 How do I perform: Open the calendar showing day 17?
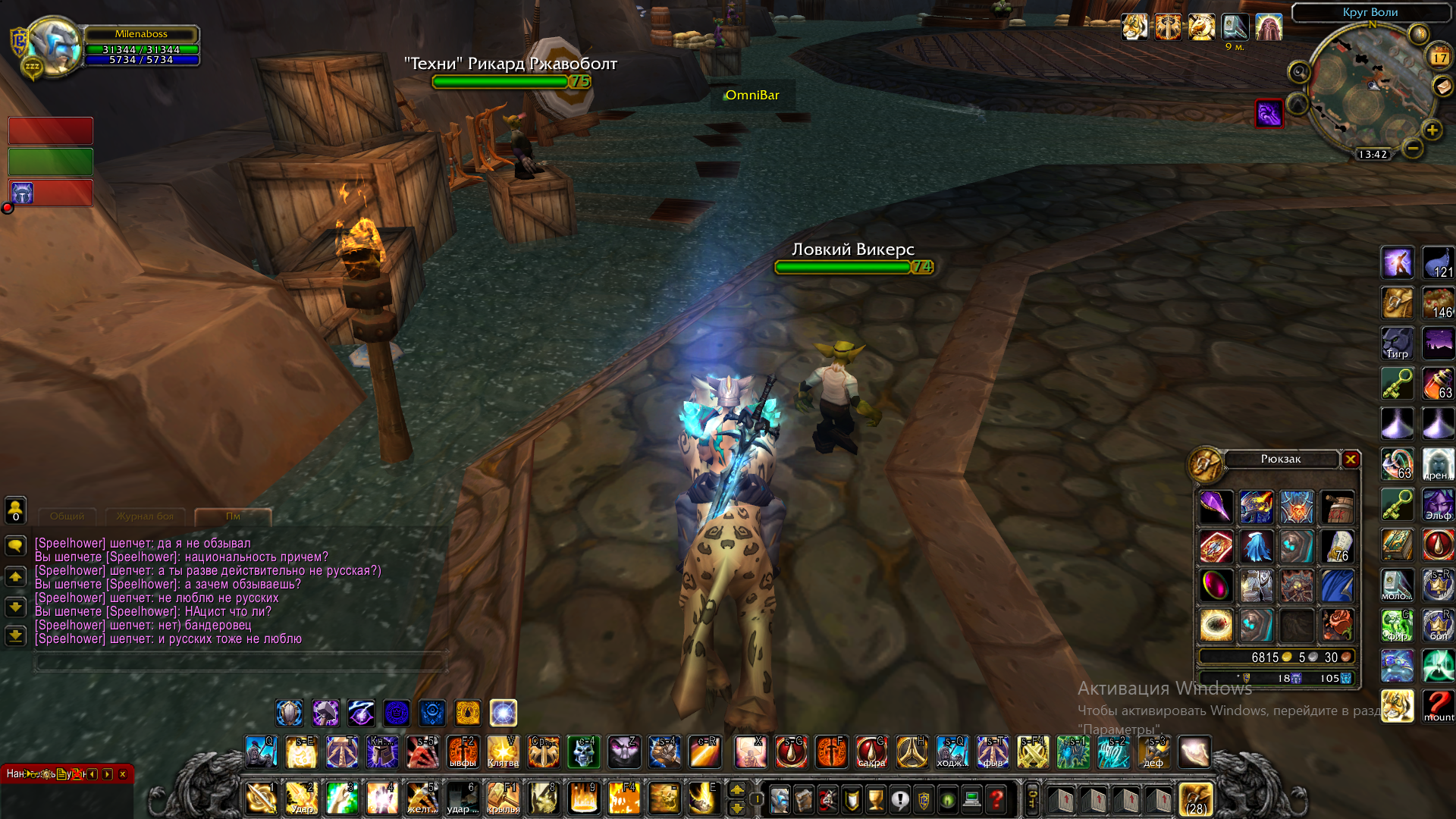point(1439,57)
